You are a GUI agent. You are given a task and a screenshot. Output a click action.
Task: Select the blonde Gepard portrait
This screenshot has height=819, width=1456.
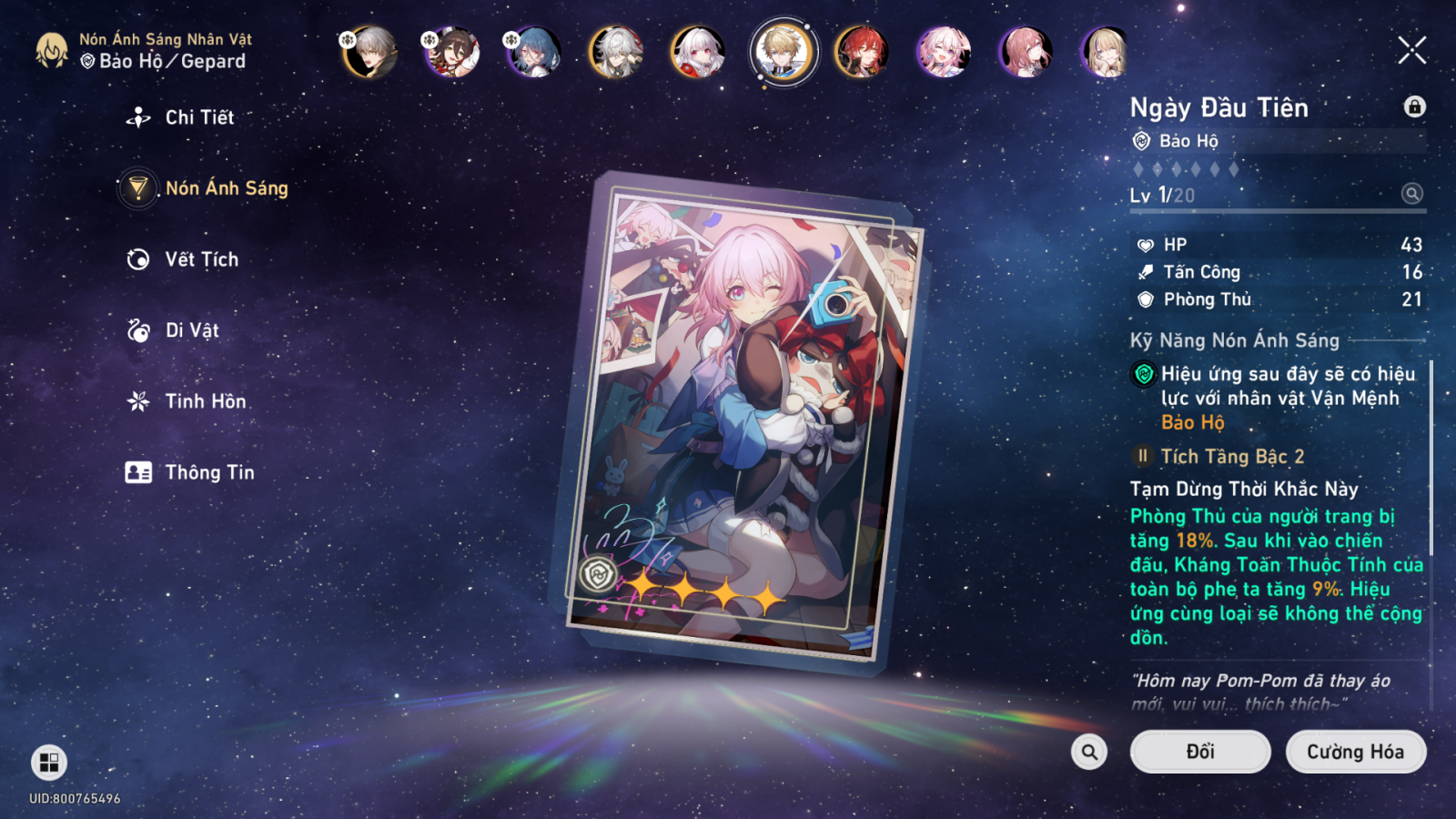click(x=783, y=52)
